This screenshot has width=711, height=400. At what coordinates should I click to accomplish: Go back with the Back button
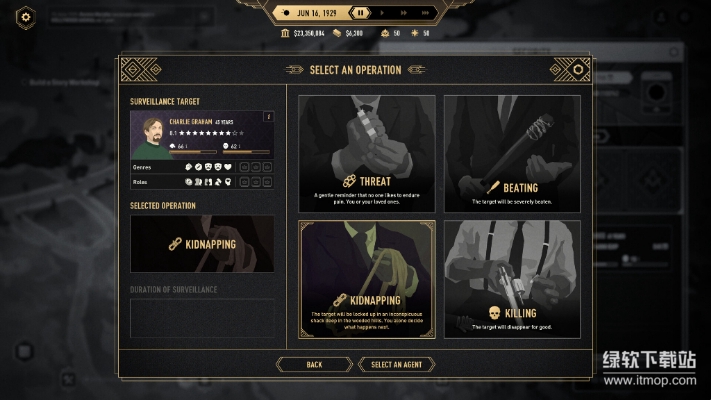point(314,365)
